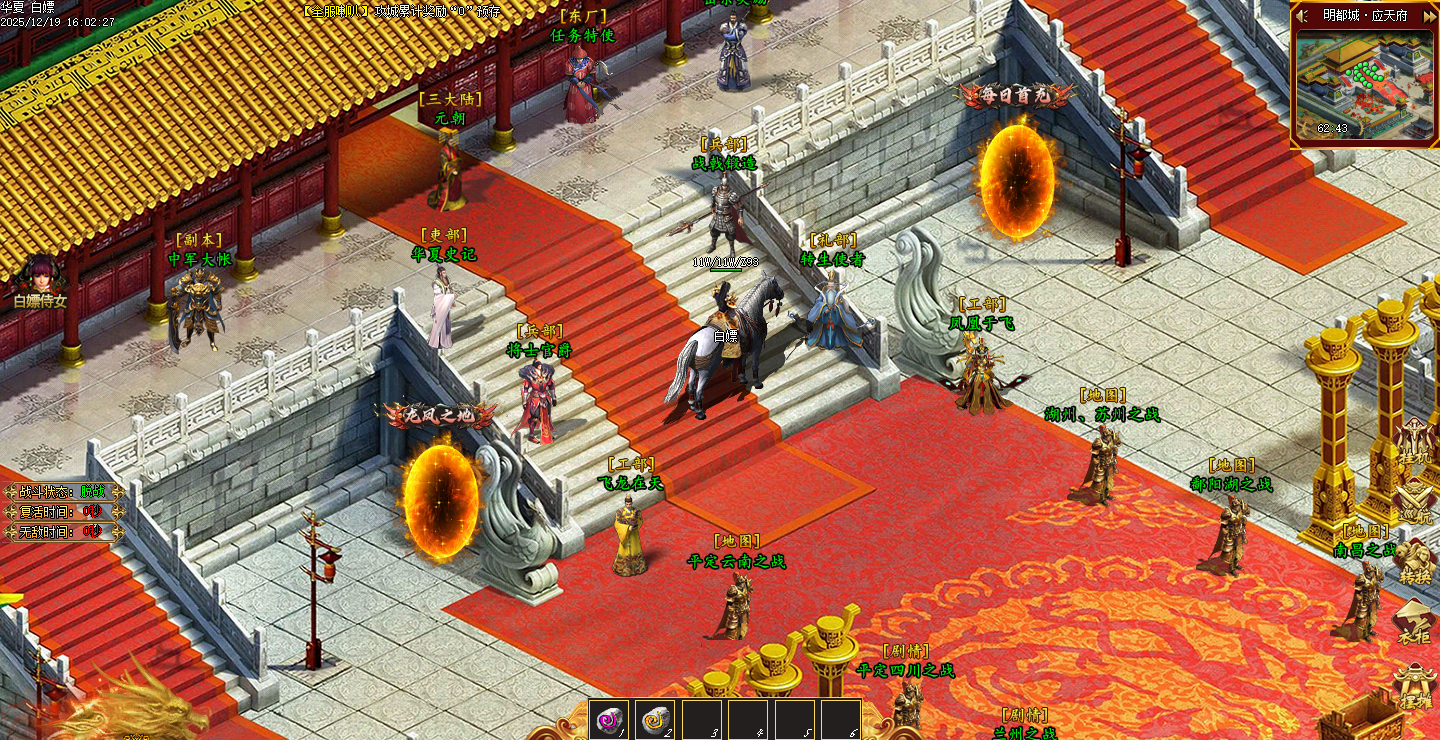
Task: Open the 衣柜 wardrobe icon
Action: (1414, 622)
